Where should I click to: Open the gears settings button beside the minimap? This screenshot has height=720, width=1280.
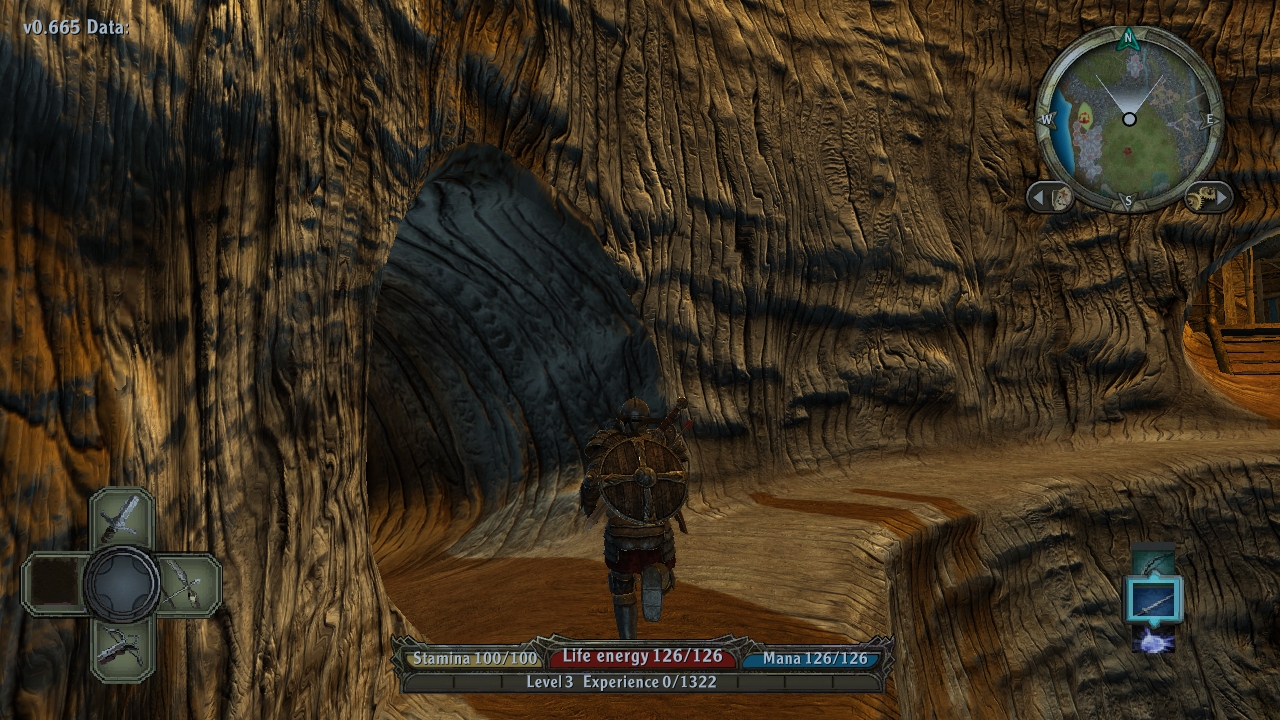1207,197
